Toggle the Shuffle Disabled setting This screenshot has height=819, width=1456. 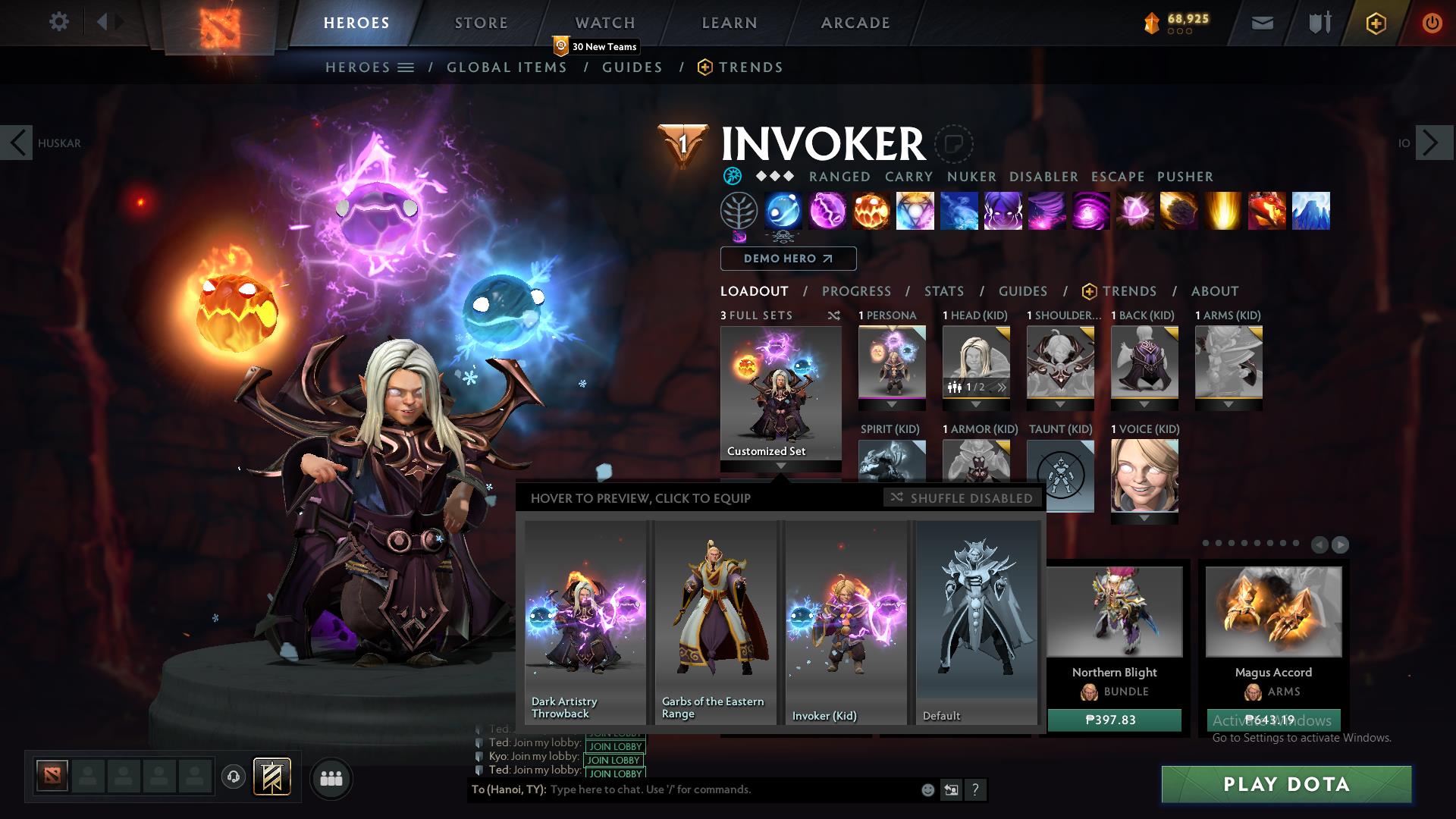(x=961, y=498)
